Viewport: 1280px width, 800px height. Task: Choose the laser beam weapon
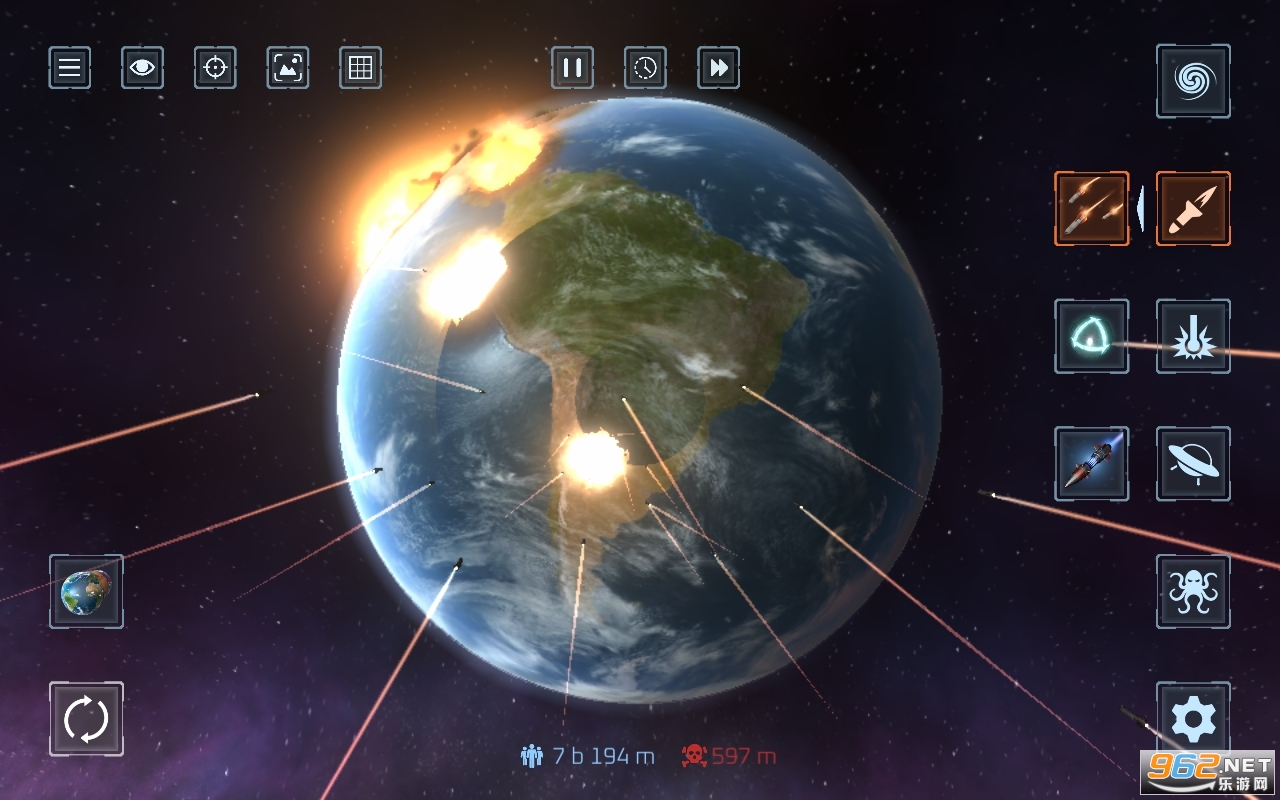[x=1192, y=335]
